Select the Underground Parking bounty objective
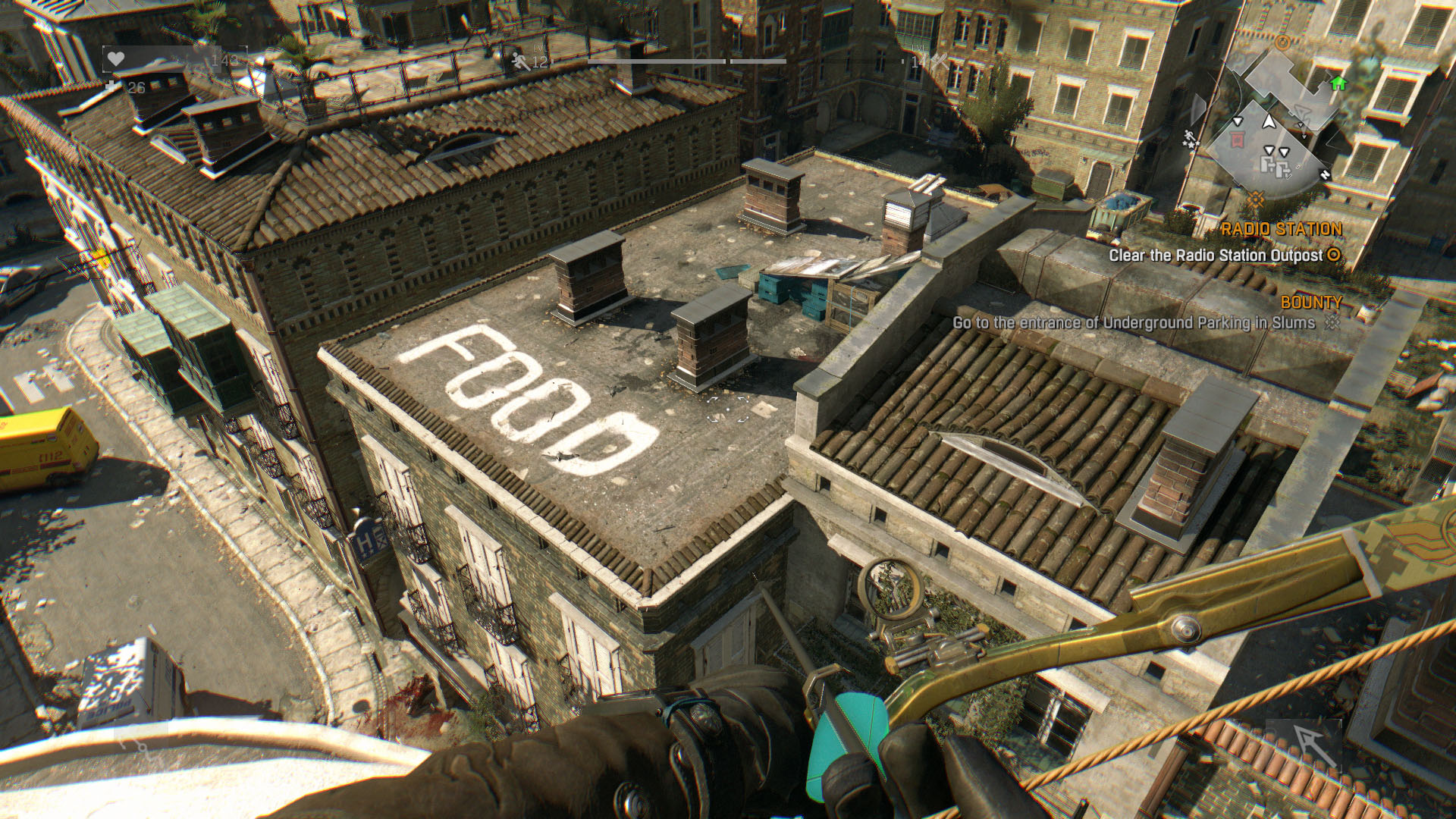 tap(1134, 323)
